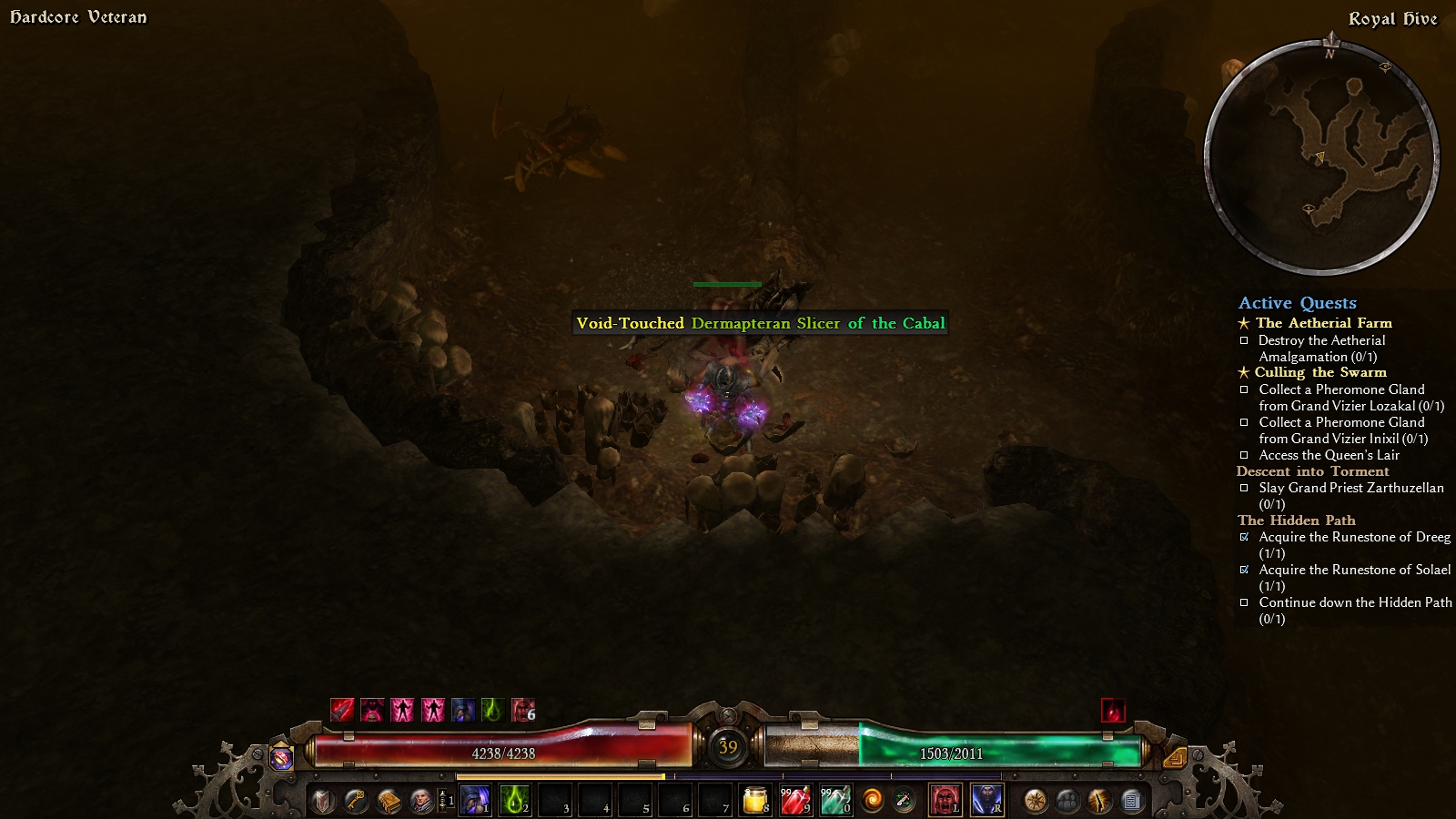
Task: Open the minimap of the Royal Hive
Action: [x=1321, y=157]
